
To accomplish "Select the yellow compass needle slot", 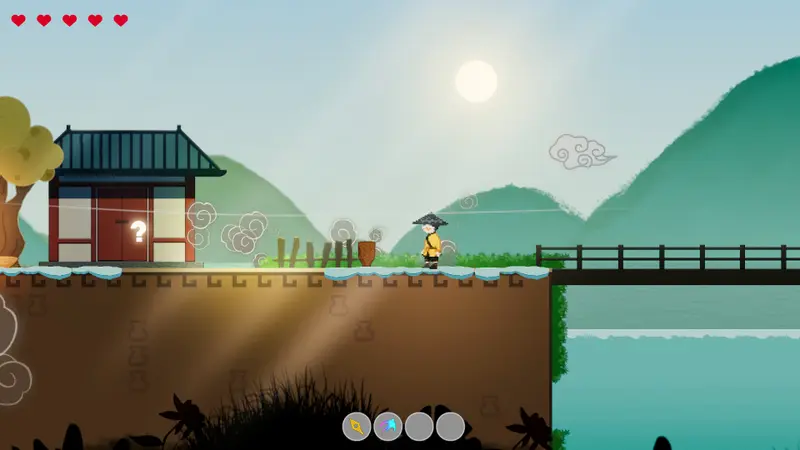I will coord(357,427).
